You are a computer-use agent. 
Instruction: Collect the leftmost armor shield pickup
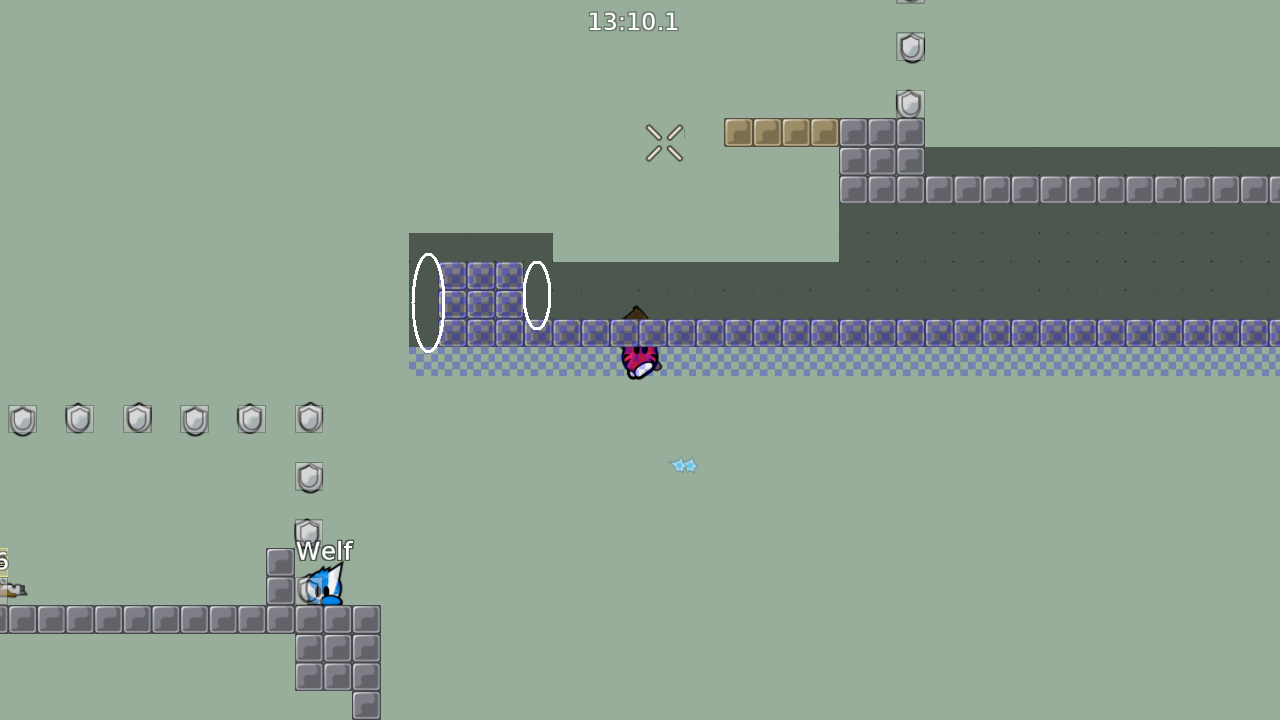(x=22, y=419)
